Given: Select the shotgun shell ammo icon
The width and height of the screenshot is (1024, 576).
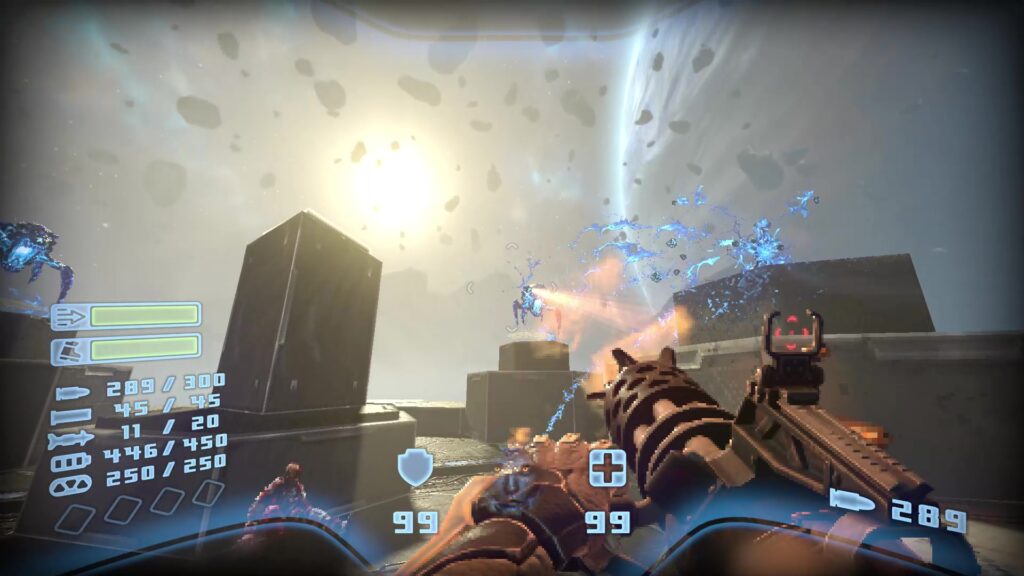Looking at the screenshot, I should [72, 415].
